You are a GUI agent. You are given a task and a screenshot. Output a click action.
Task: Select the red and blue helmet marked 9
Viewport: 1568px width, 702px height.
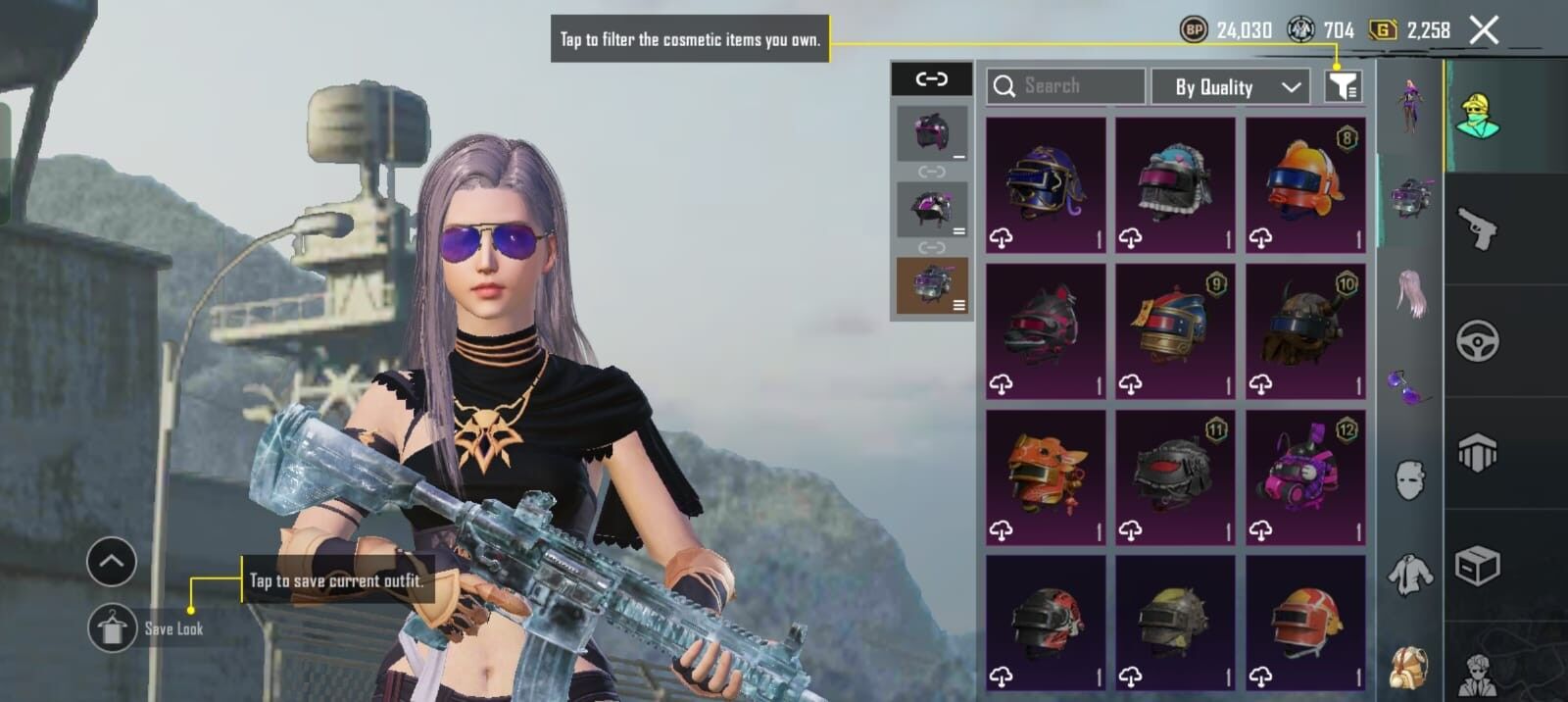pyautogui.click(x=1175, y=330)
